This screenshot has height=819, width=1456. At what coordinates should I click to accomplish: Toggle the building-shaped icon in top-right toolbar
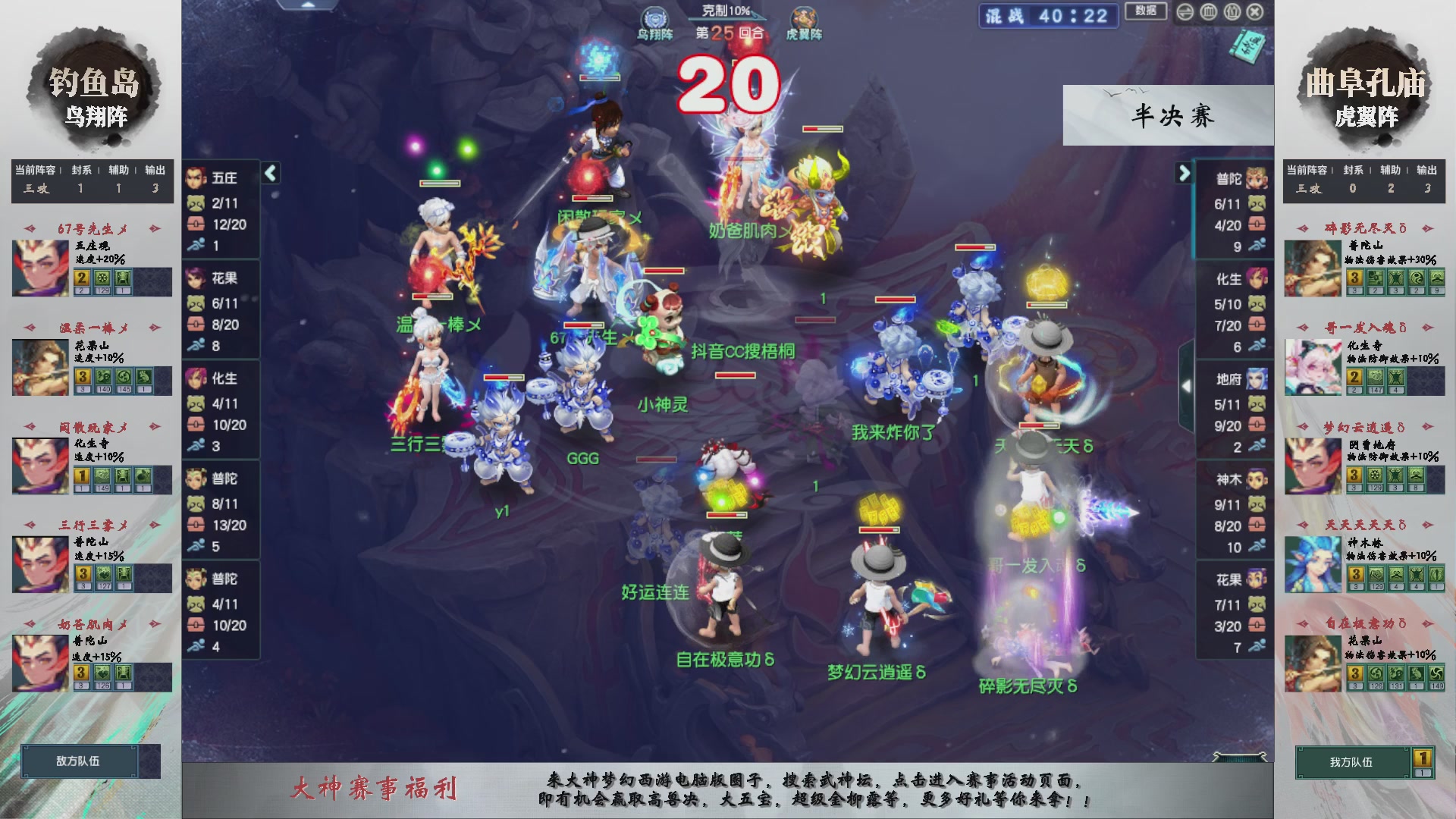coord(1232,13)
